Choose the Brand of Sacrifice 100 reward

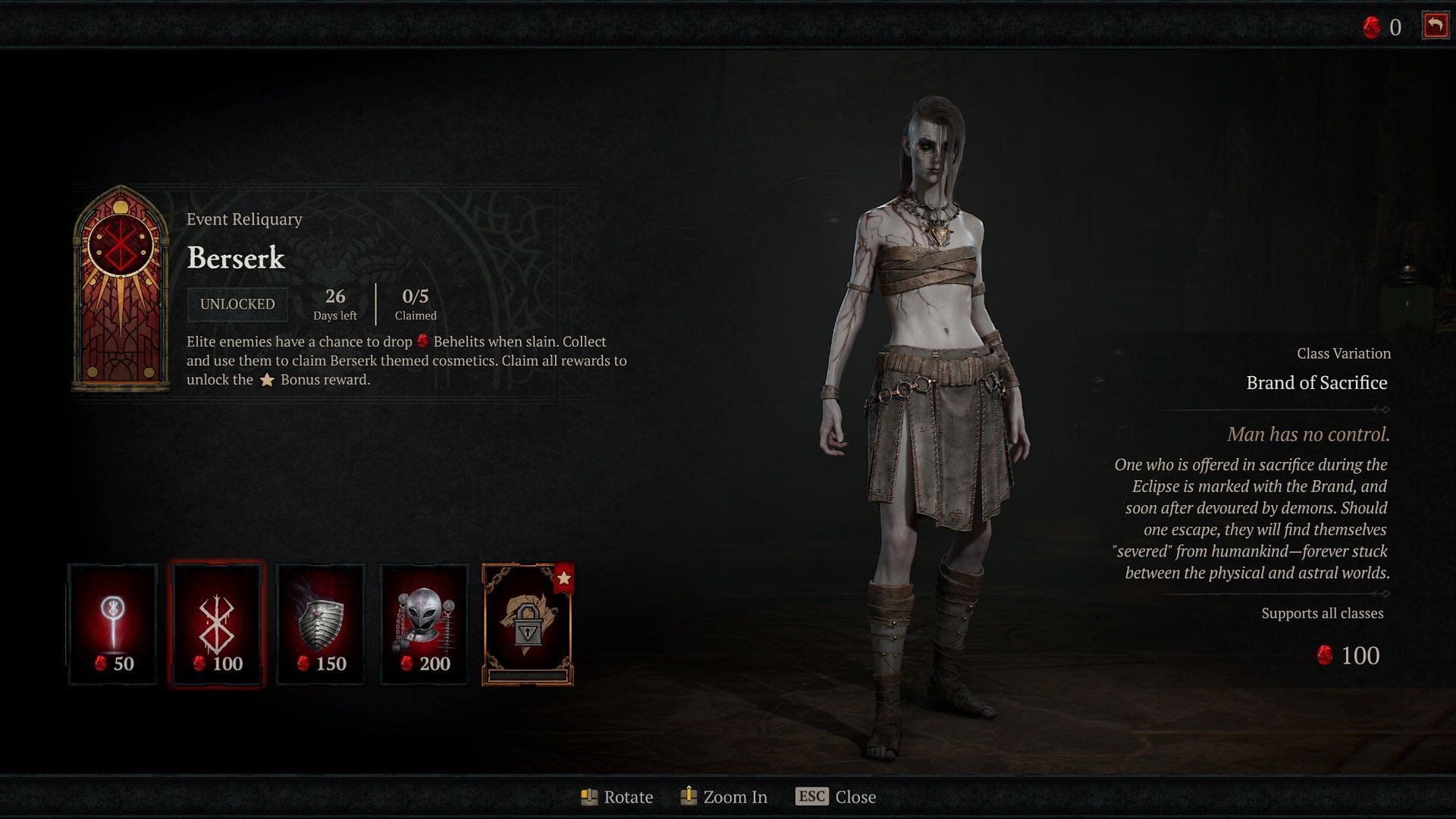pos(217,624)
